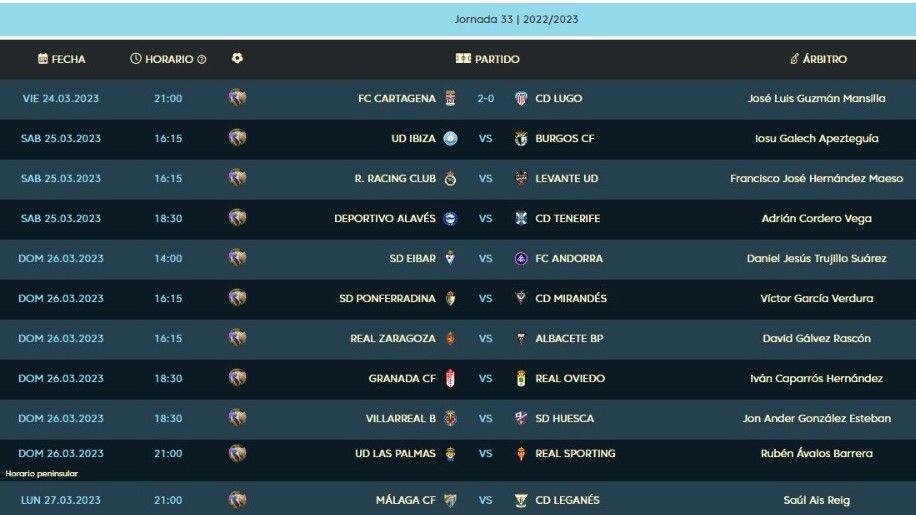
Task: Select the Real Zaragoza team name
Action: click(393, 338)
